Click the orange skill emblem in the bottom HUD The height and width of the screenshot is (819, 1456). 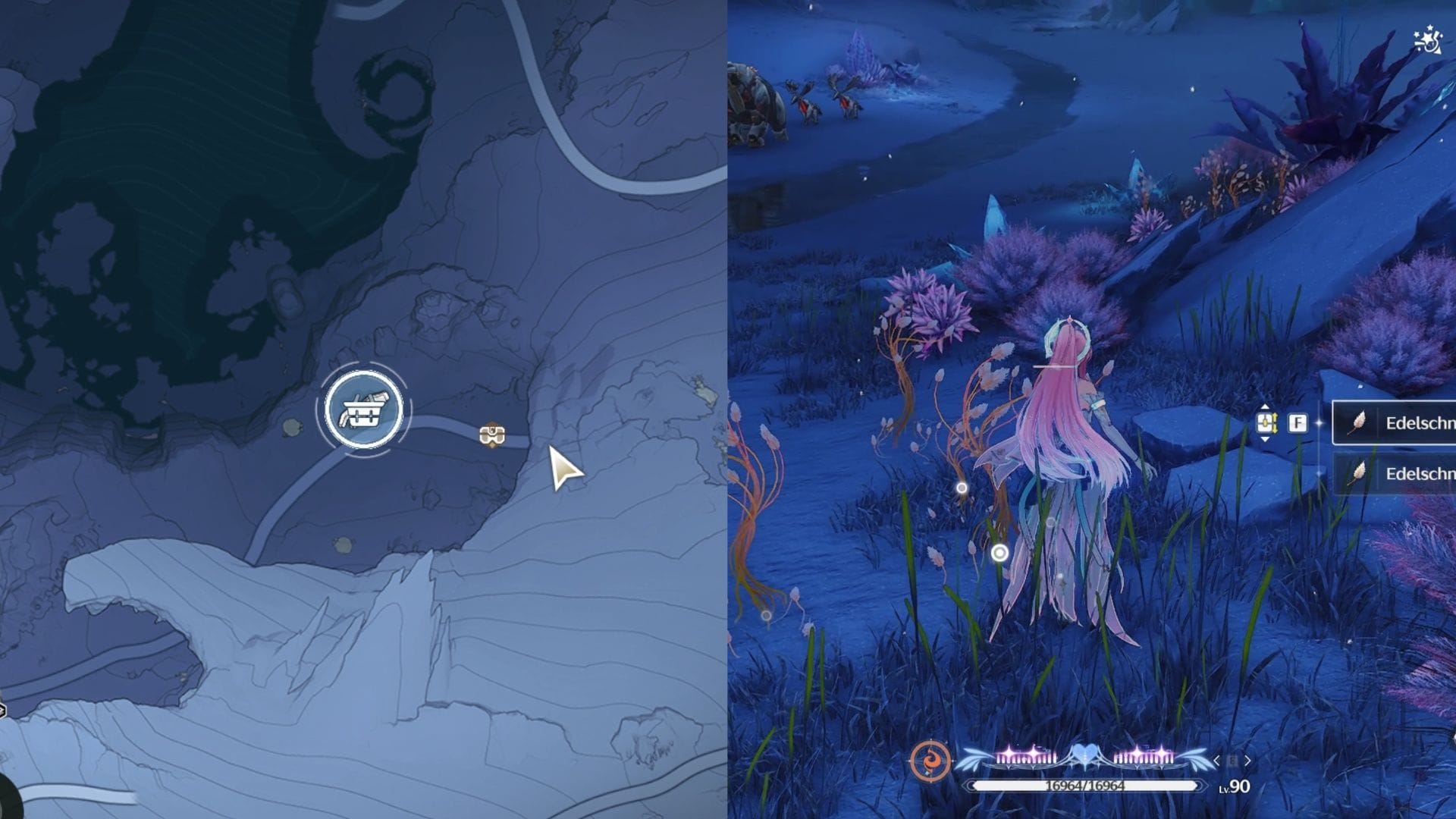[x=931, y=760]
